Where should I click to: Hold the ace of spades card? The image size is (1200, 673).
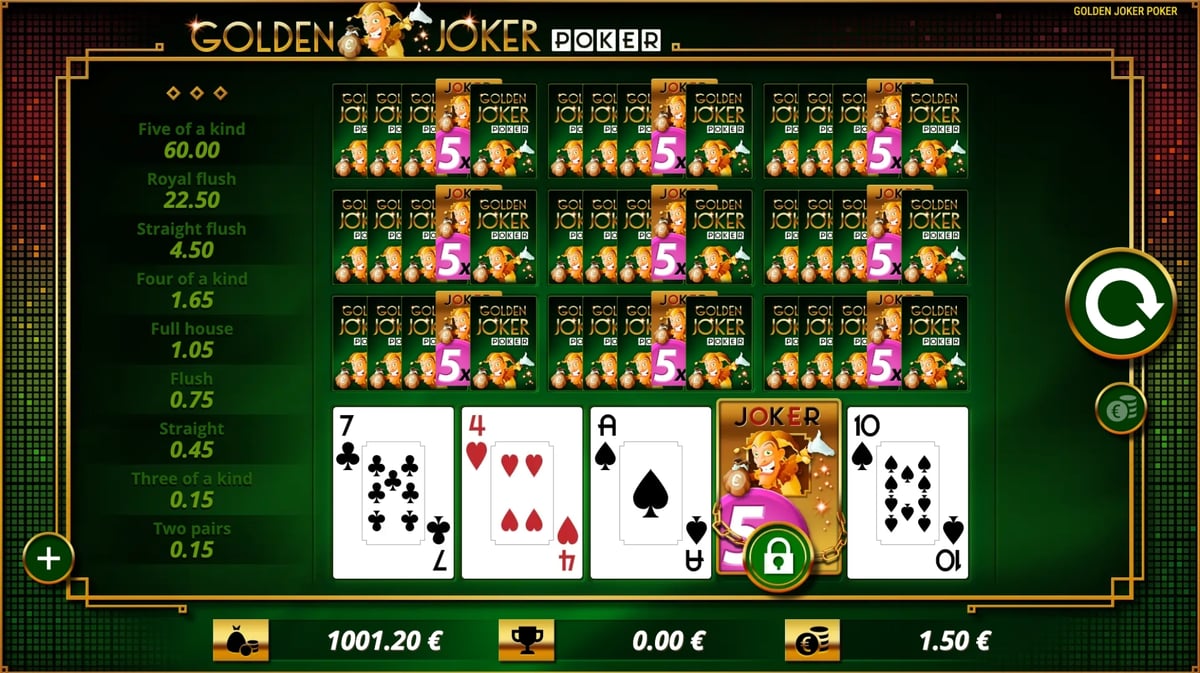(650, 492)
